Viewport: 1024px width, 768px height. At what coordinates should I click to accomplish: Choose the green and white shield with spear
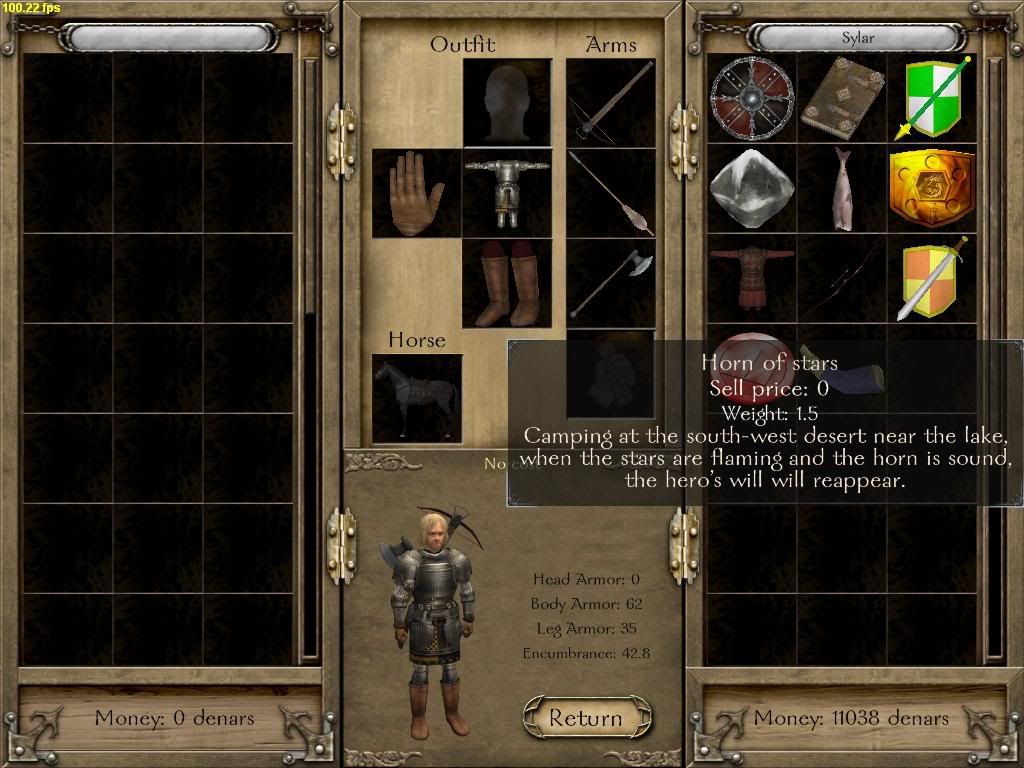point(932,97)
